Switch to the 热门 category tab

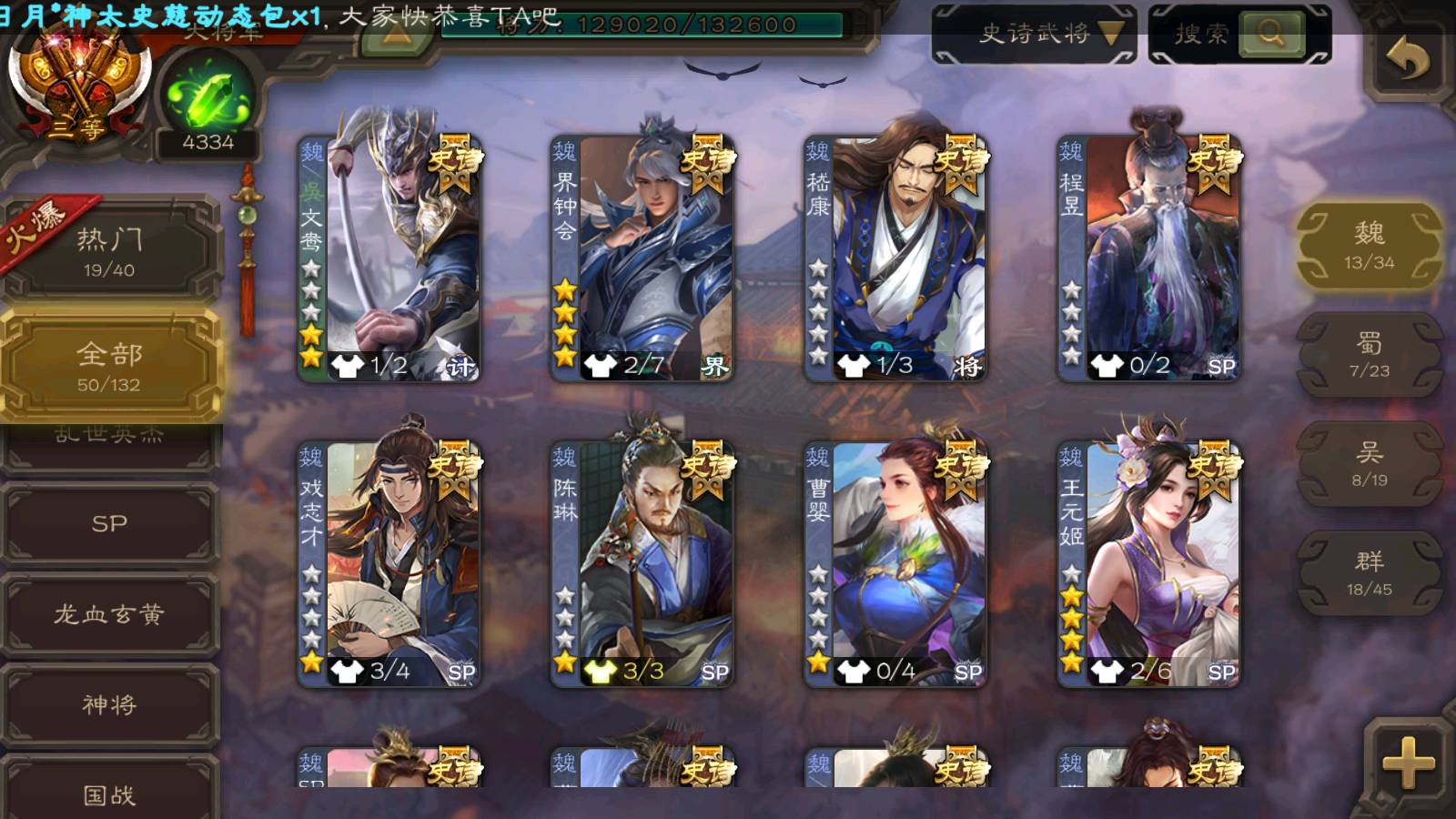point(109,252)
